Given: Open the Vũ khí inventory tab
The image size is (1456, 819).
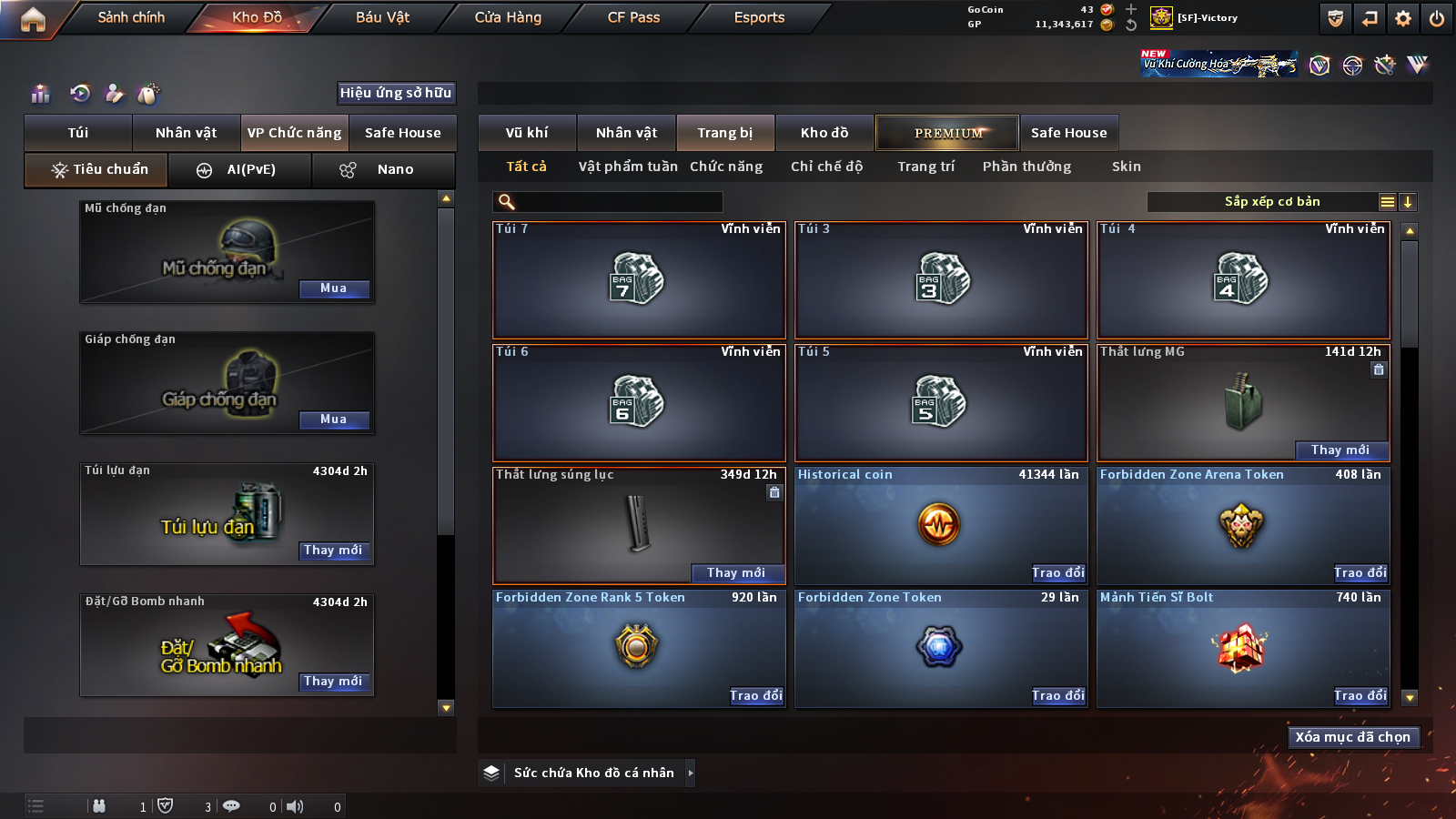Looking at the screenshot, I should (x=527, y=133).
